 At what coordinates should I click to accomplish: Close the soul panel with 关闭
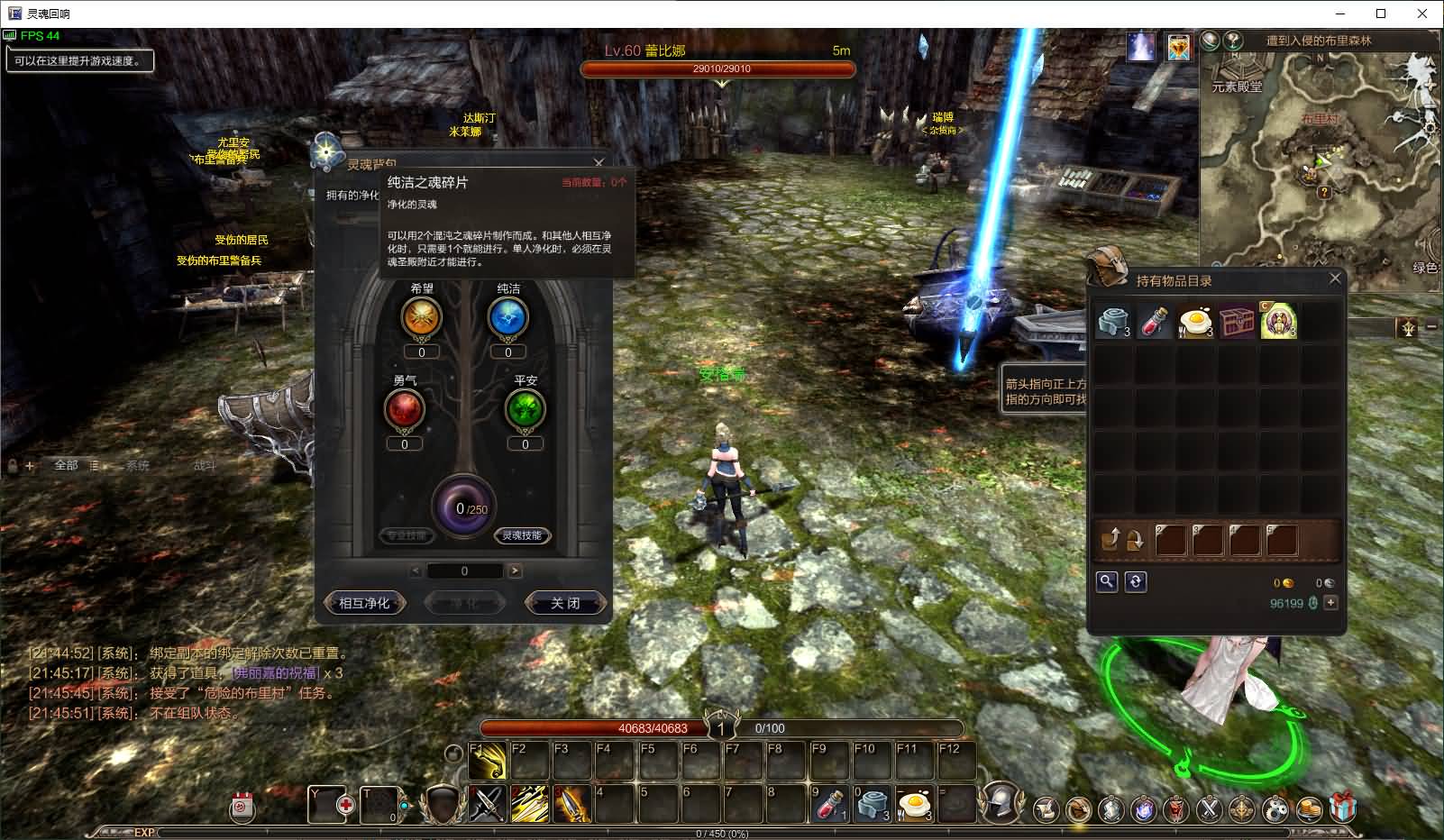565,603
